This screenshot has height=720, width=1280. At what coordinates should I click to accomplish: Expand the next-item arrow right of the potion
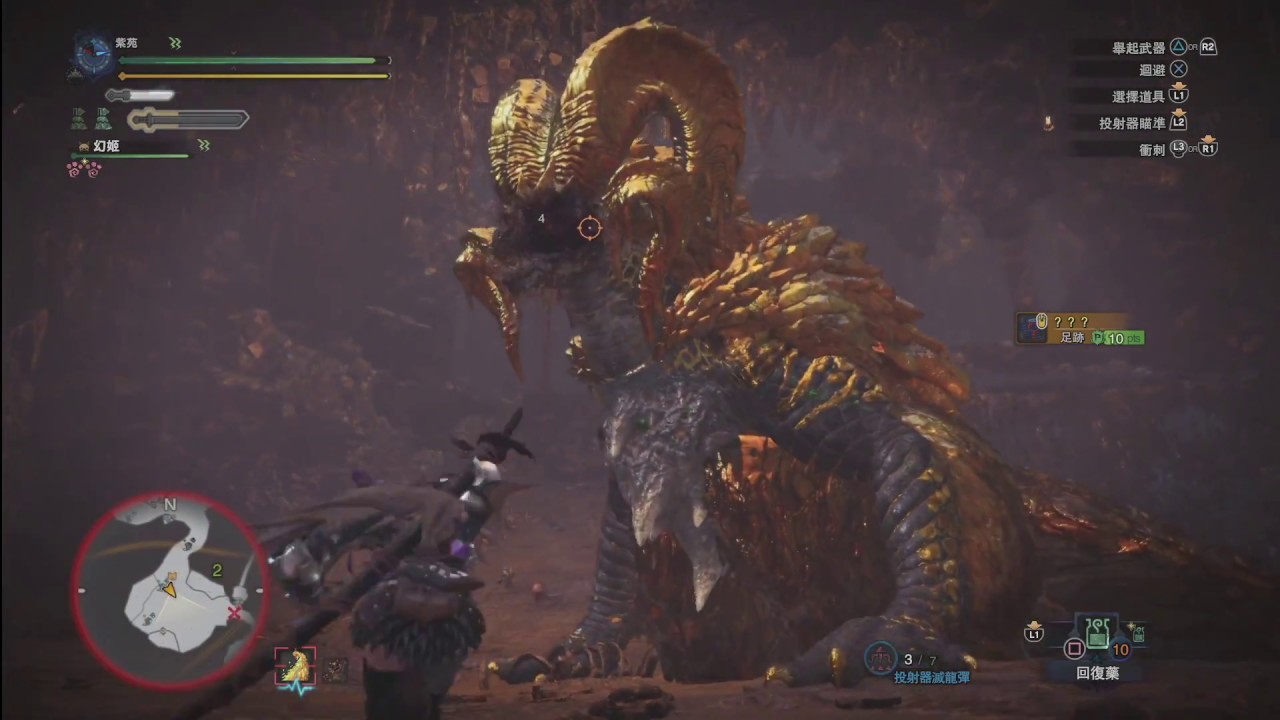click(x=1137, y=633)
